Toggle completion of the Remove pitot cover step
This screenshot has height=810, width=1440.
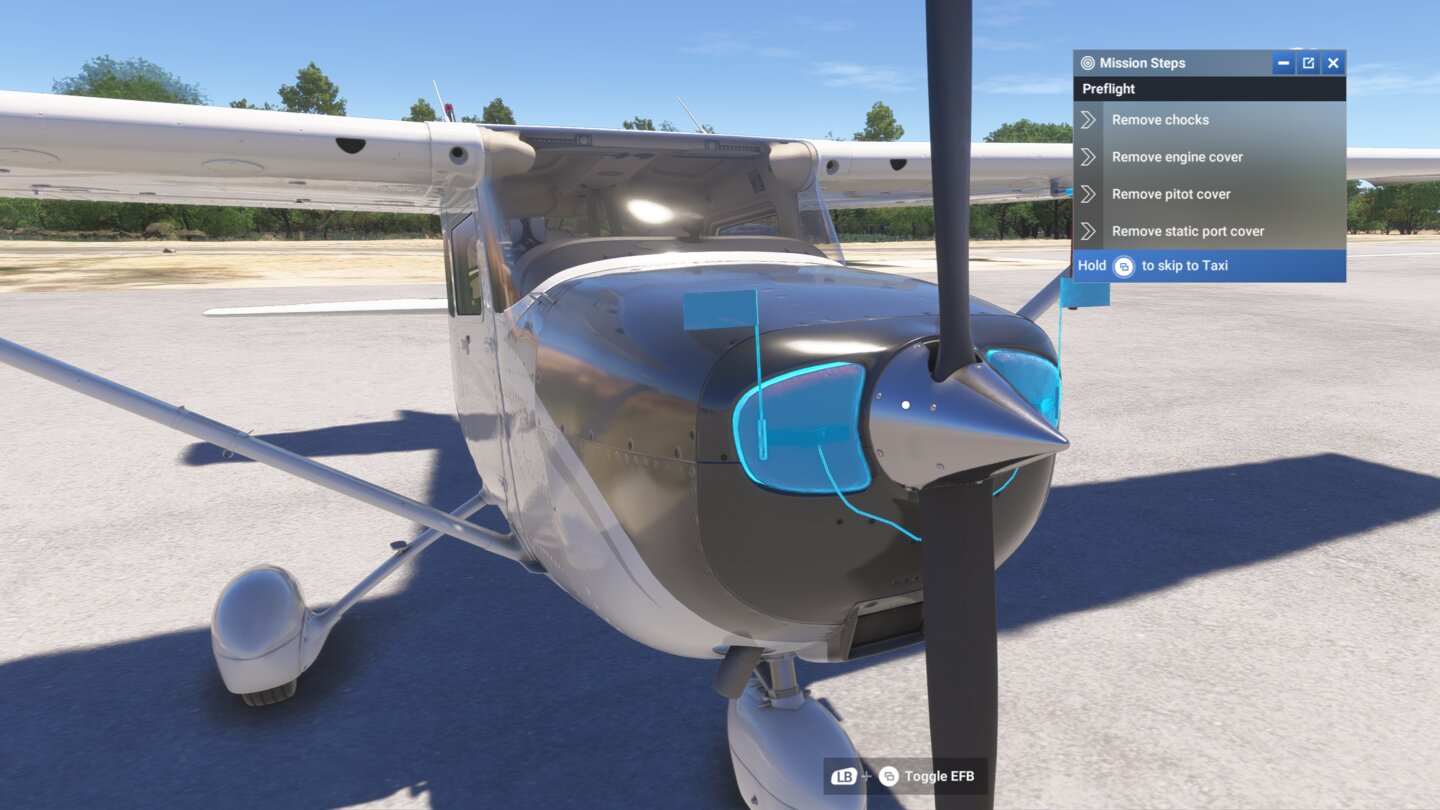tap(1171, 194)
